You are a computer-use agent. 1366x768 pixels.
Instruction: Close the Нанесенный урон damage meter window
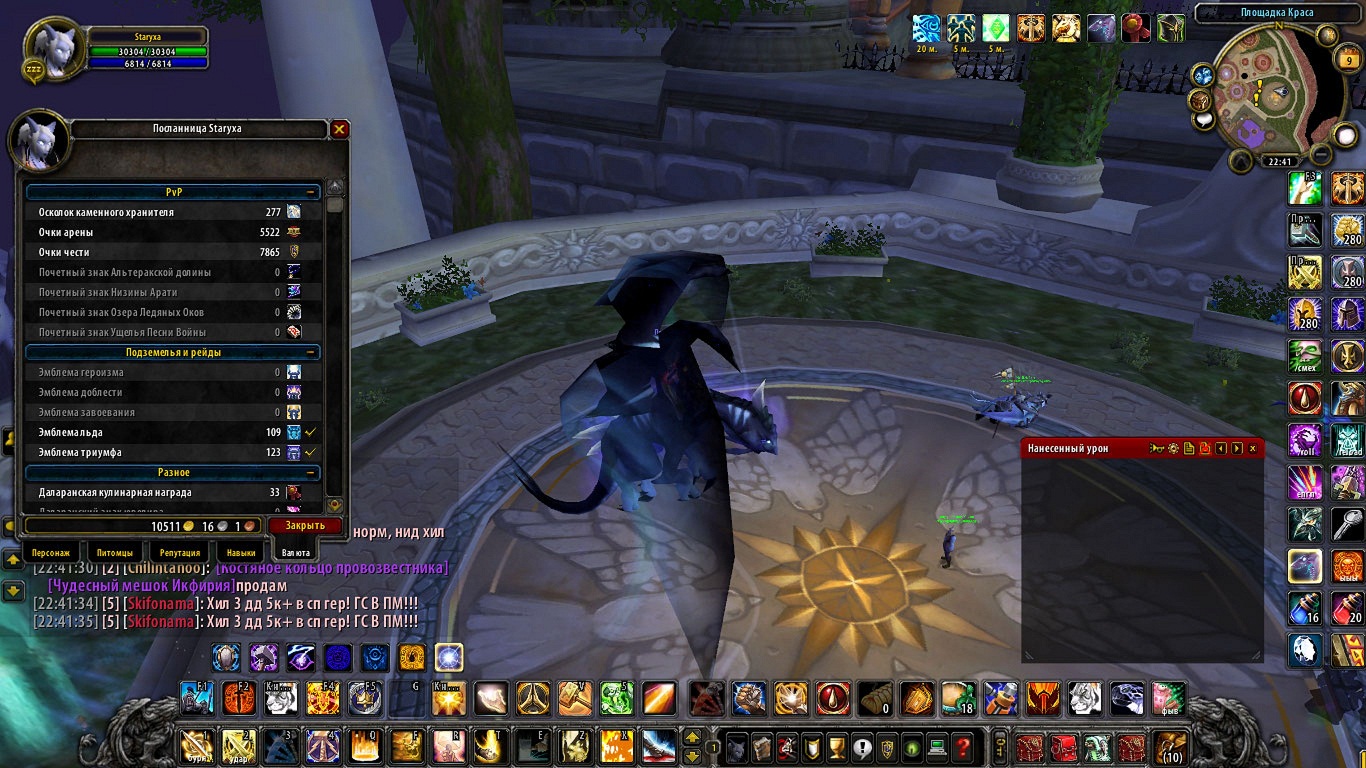[x=1252, y=449]
